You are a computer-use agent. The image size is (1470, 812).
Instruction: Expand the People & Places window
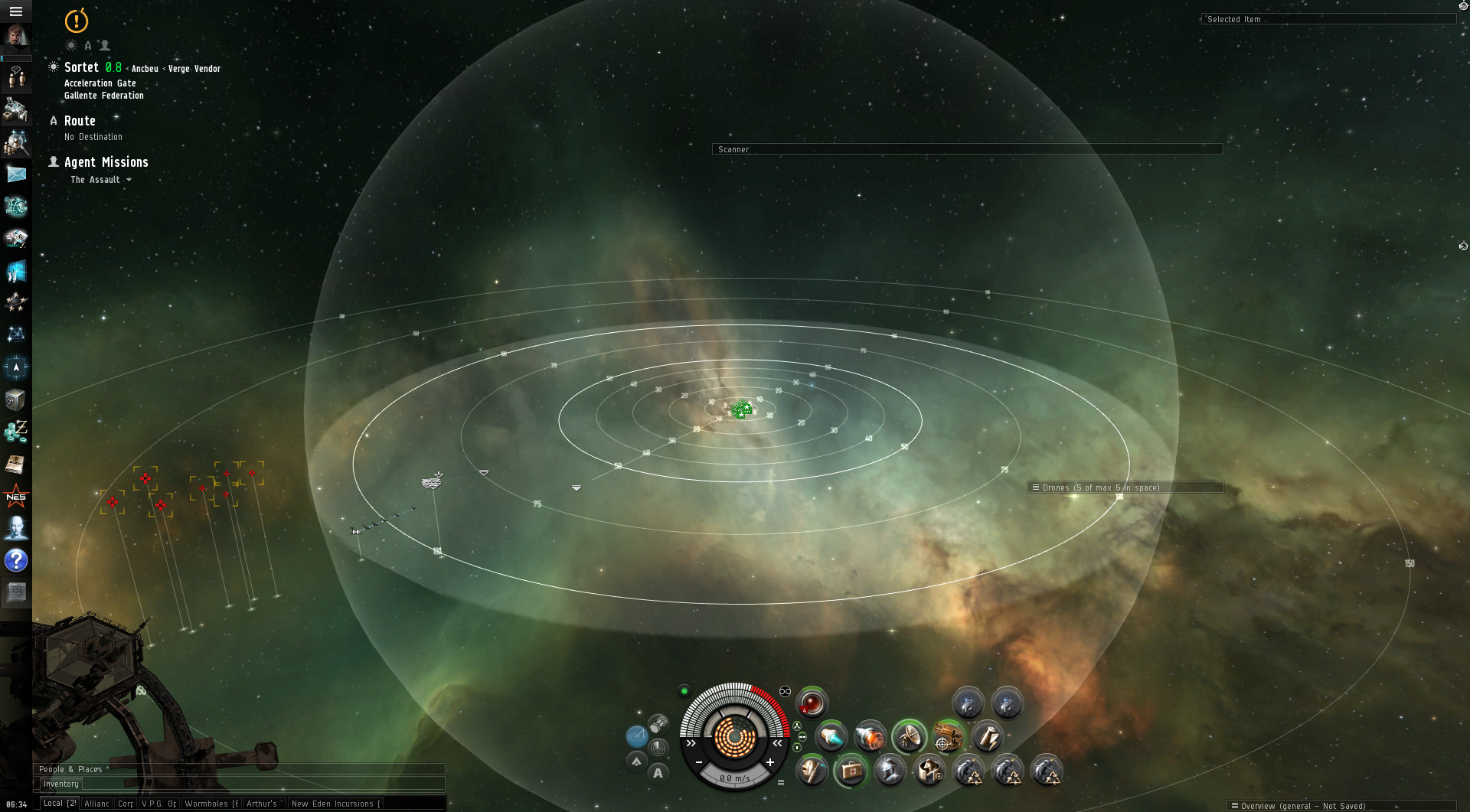pos(70,769)
